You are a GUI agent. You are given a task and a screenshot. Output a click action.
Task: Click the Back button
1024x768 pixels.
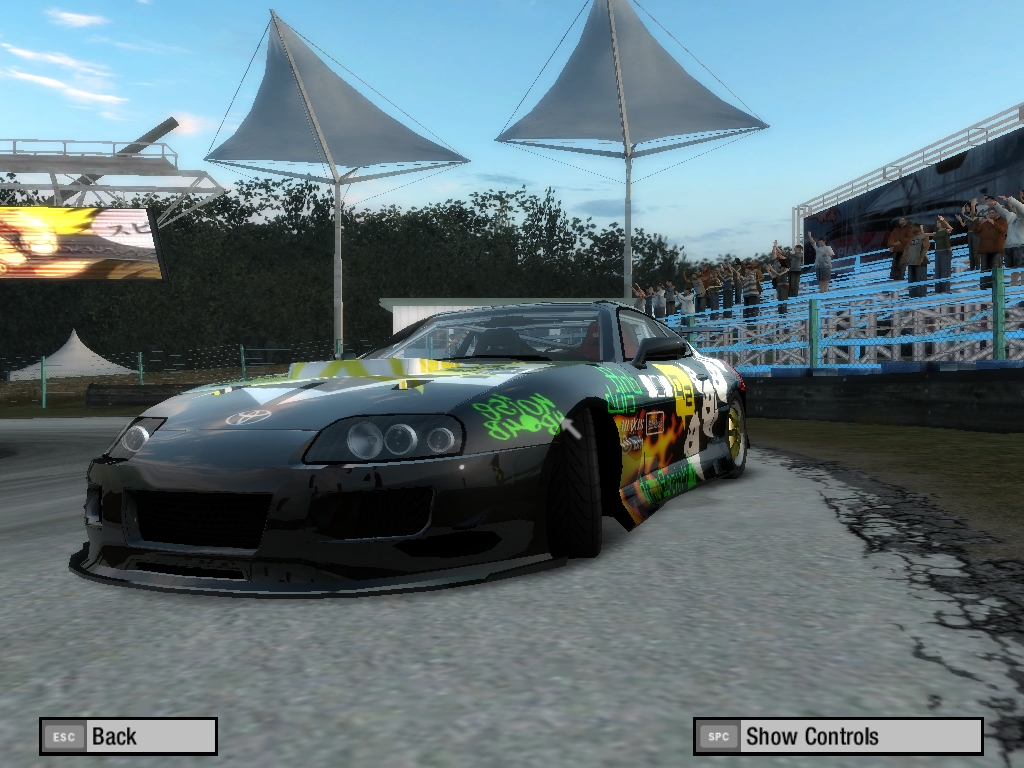tap(128, 736)
